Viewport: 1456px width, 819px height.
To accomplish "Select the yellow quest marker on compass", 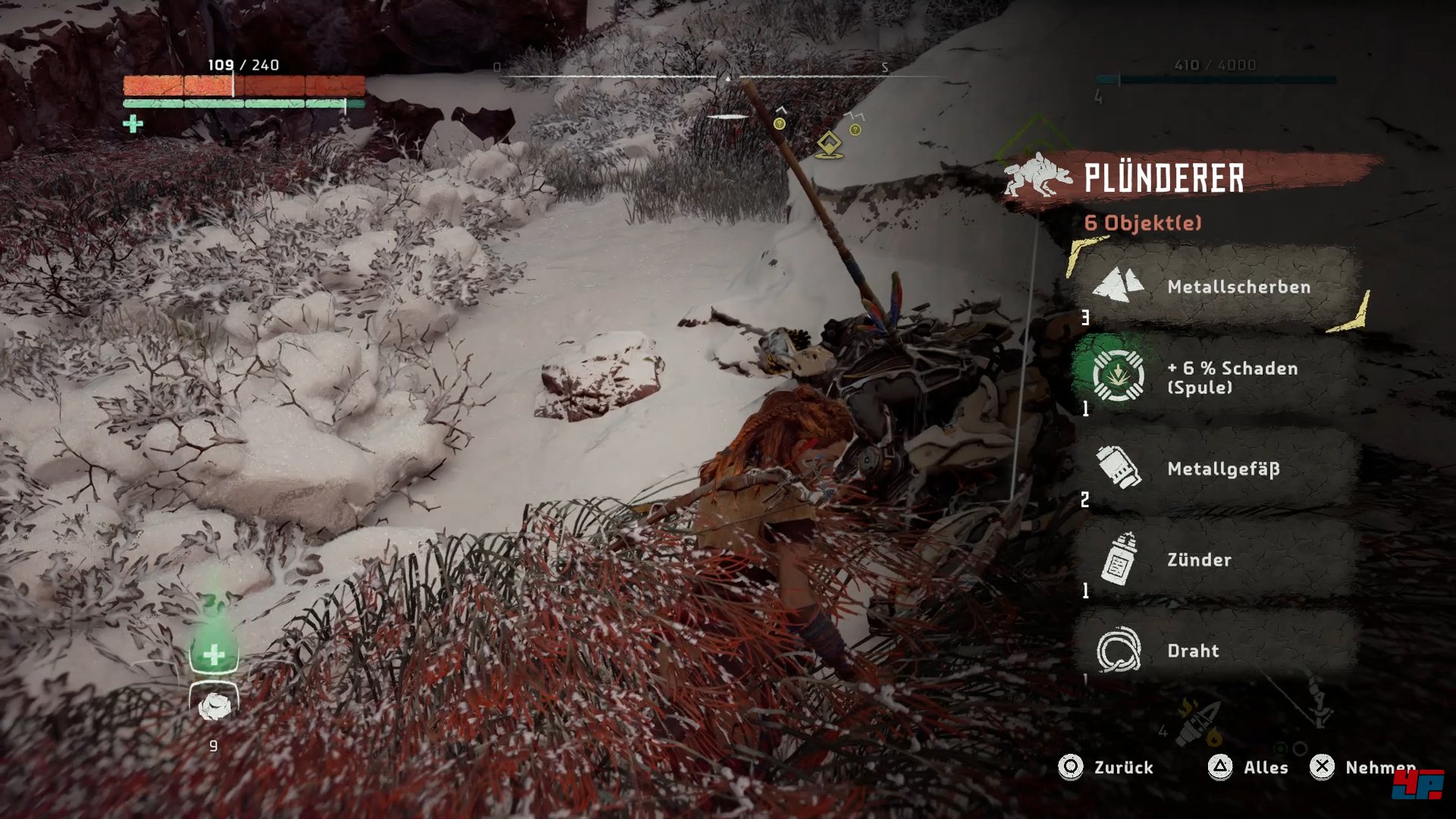I will (x=829, y=144).
